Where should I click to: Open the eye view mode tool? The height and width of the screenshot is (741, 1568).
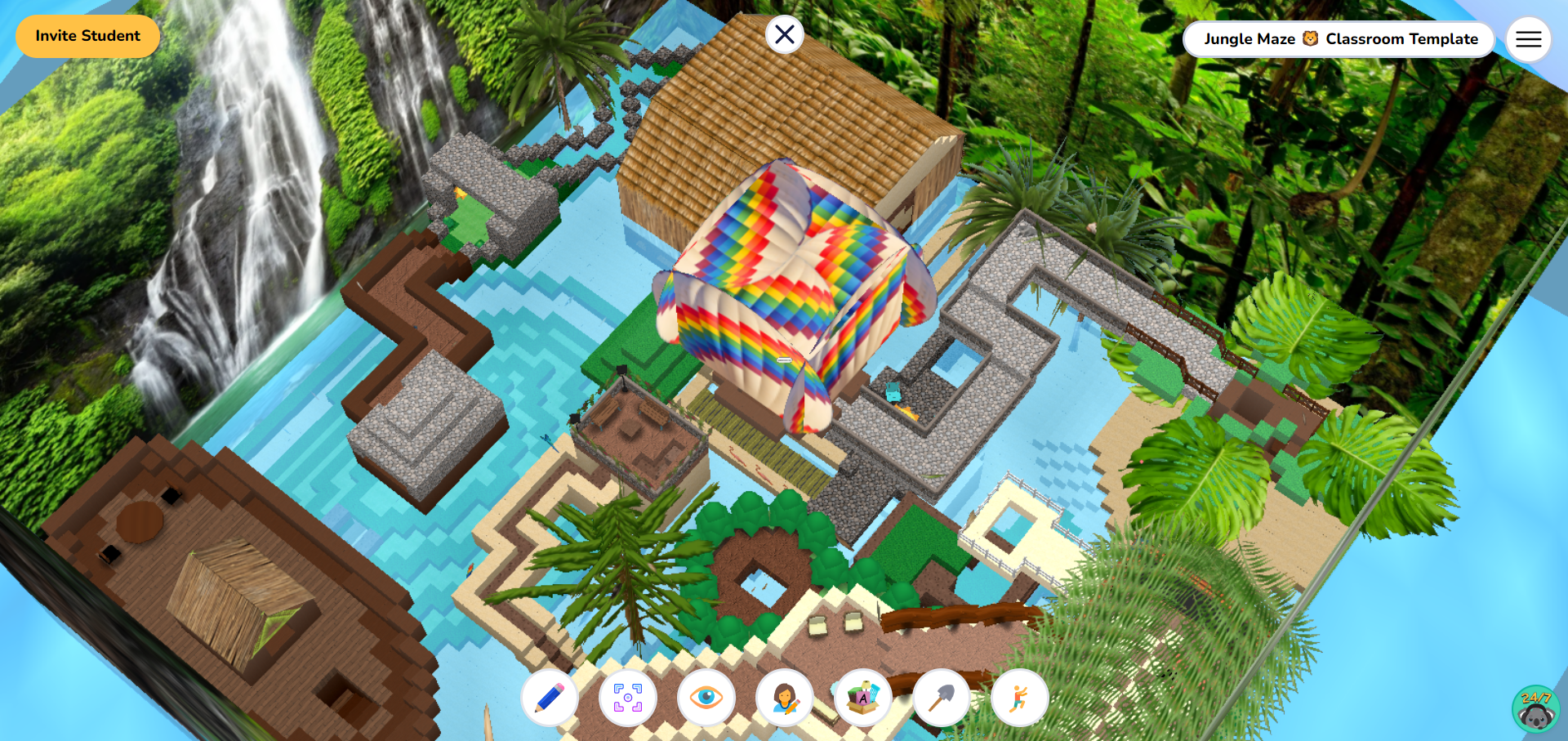(706, 698)
